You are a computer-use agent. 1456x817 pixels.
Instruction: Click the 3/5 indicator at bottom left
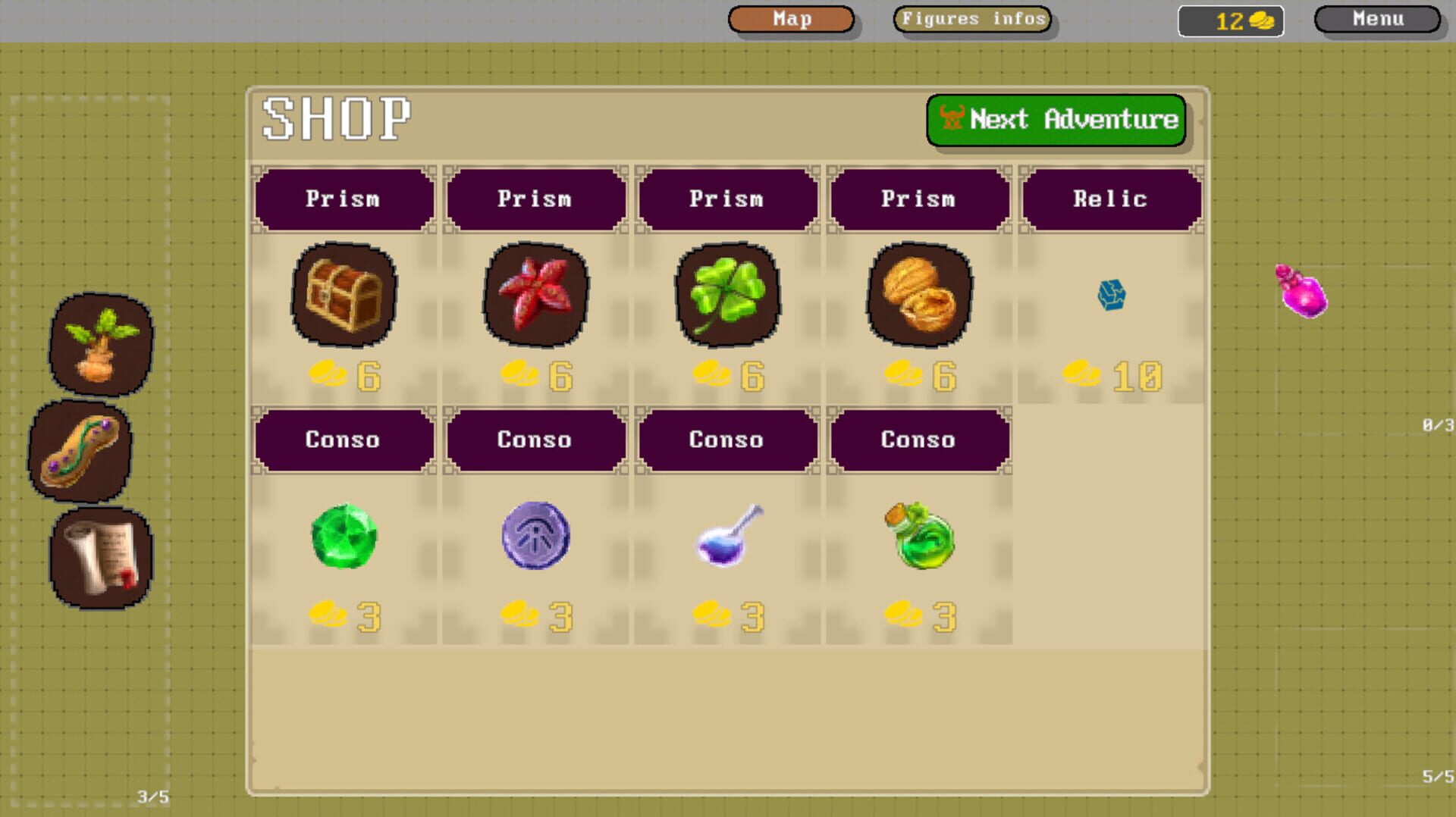(152, 797)
